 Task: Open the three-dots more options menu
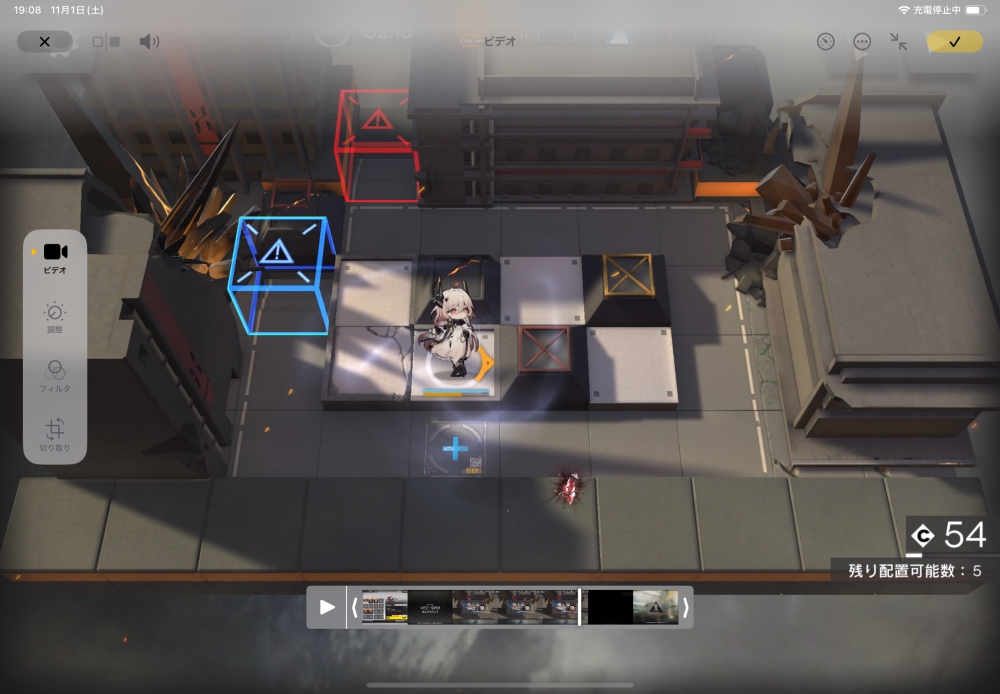(862, 42)
